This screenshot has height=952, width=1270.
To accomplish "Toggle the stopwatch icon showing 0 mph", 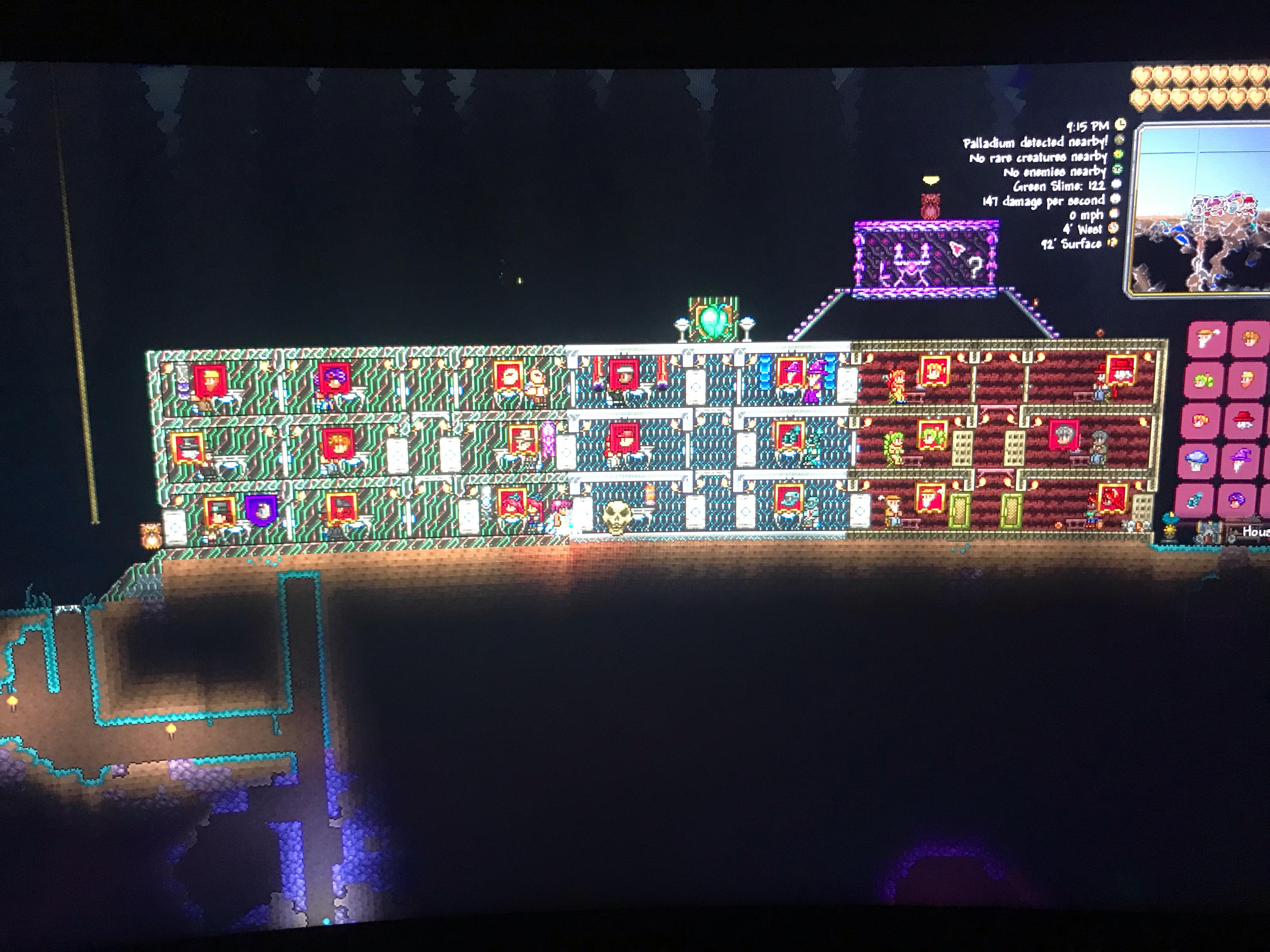I will 1115,213.
